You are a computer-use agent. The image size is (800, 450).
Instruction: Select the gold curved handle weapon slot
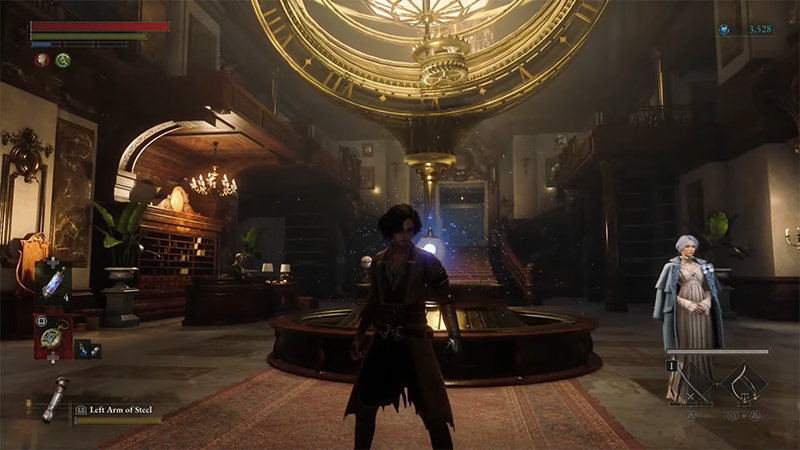point(744,381)
